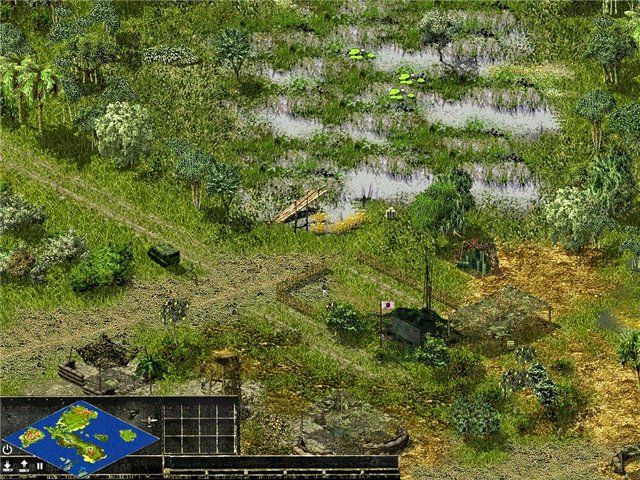Click the load game up-arrow icon

tap(23, 465)
